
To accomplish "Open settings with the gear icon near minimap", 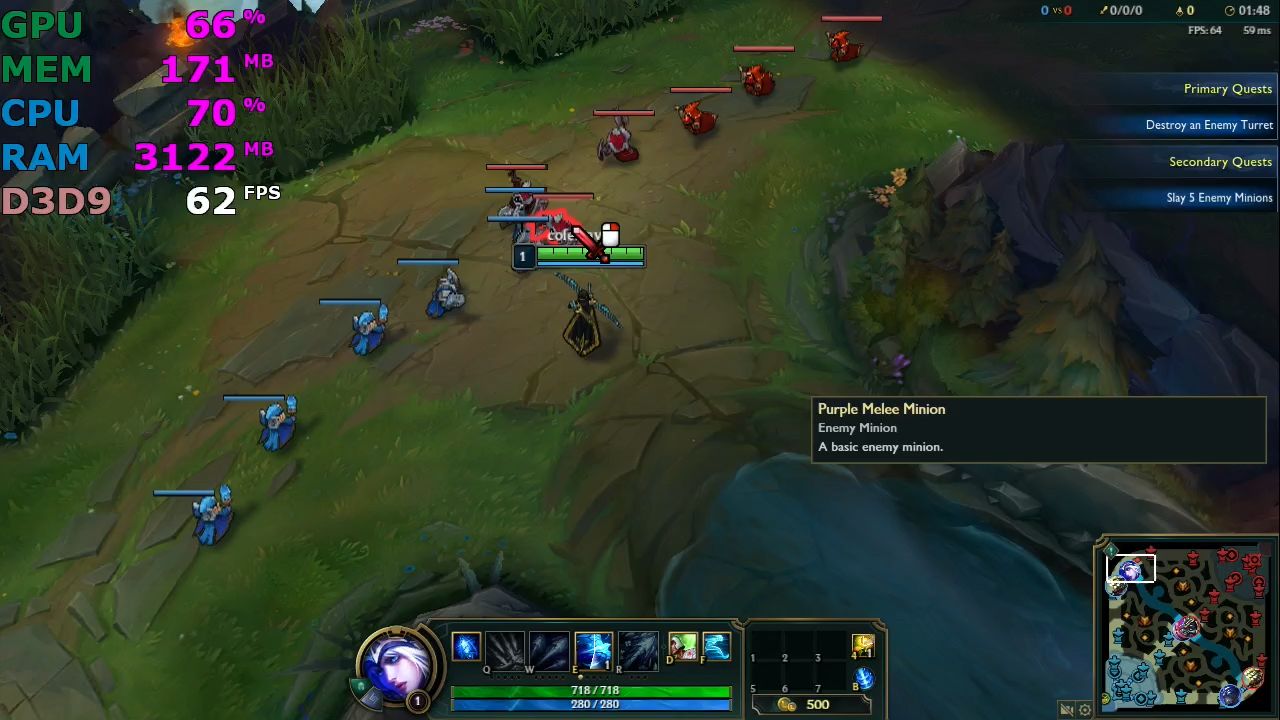I will tap(1085, 709).
